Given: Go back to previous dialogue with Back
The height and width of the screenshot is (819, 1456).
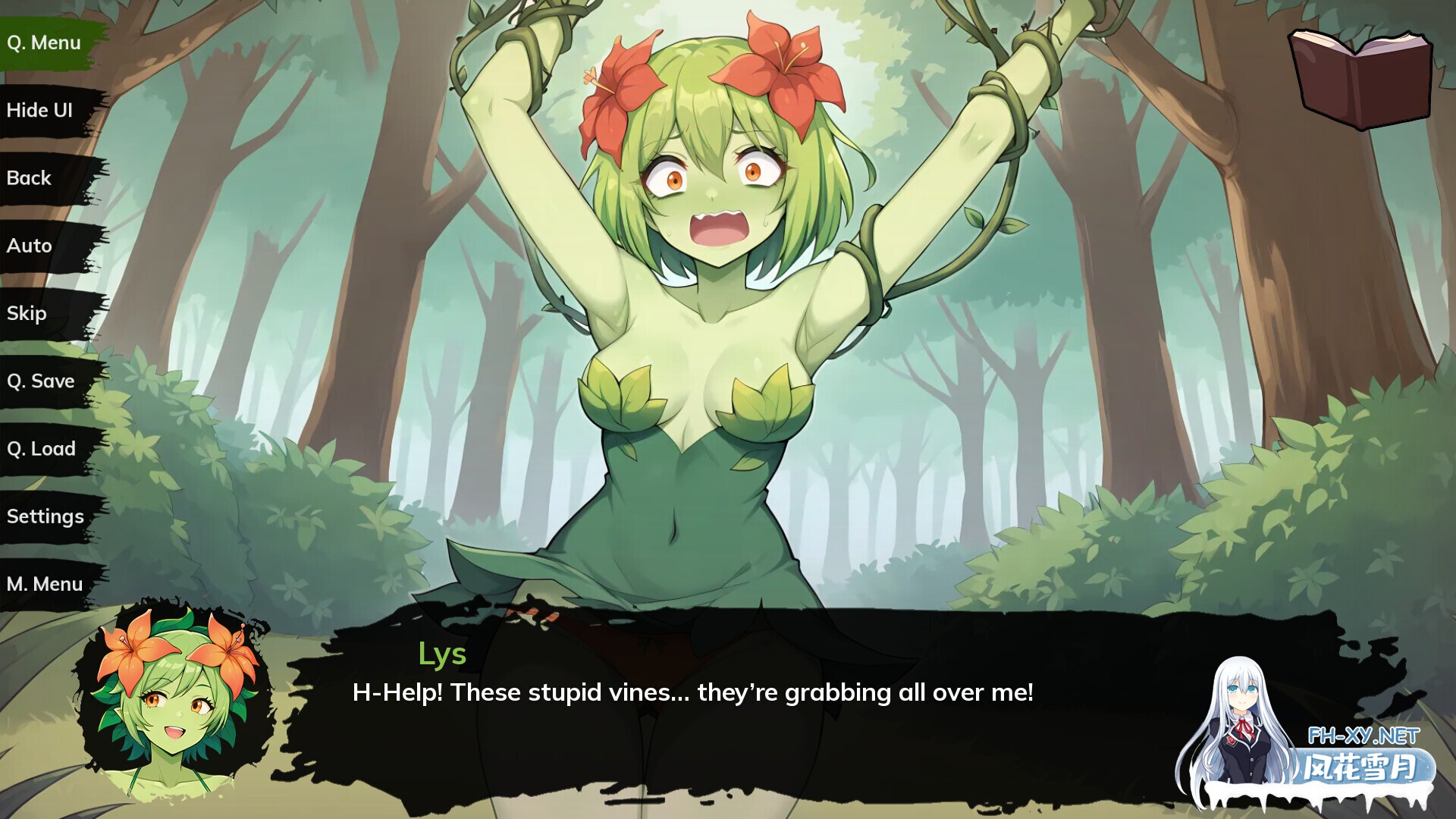Looking at the screenshot, I should (x=30, y=177).
